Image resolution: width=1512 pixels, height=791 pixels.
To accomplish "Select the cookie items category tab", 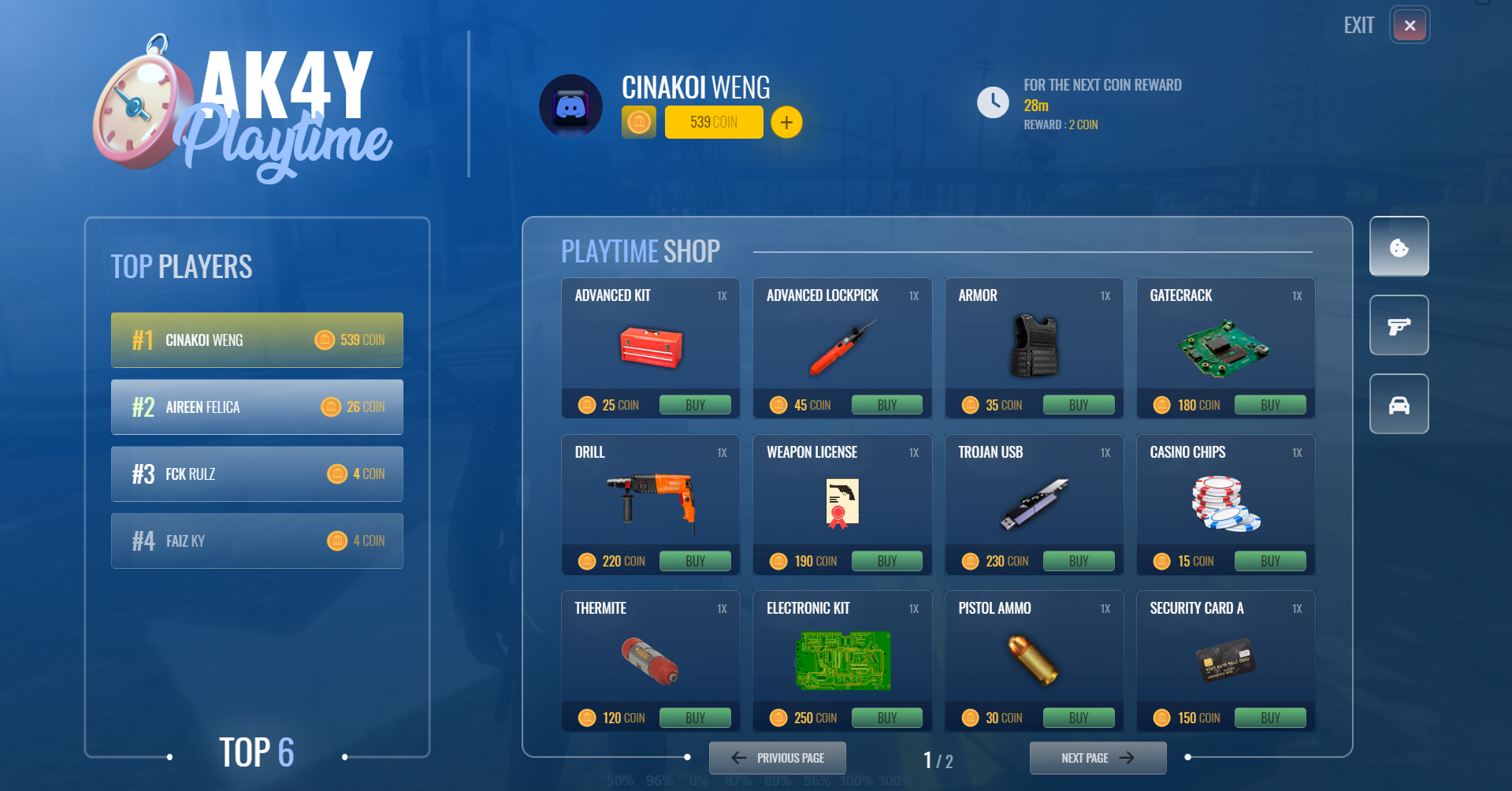I will pyautogui.click(x=1399, y=247).
